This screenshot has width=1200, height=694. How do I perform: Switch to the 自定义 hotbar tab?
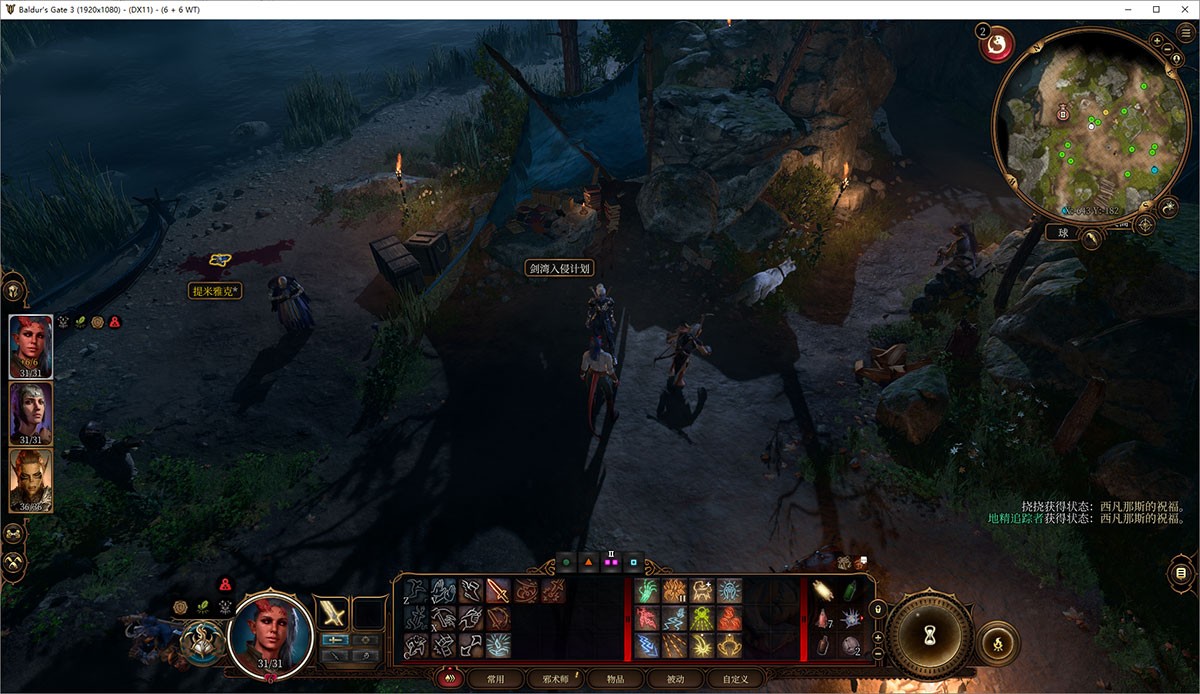pyautogui.click(x=736, y=679)
